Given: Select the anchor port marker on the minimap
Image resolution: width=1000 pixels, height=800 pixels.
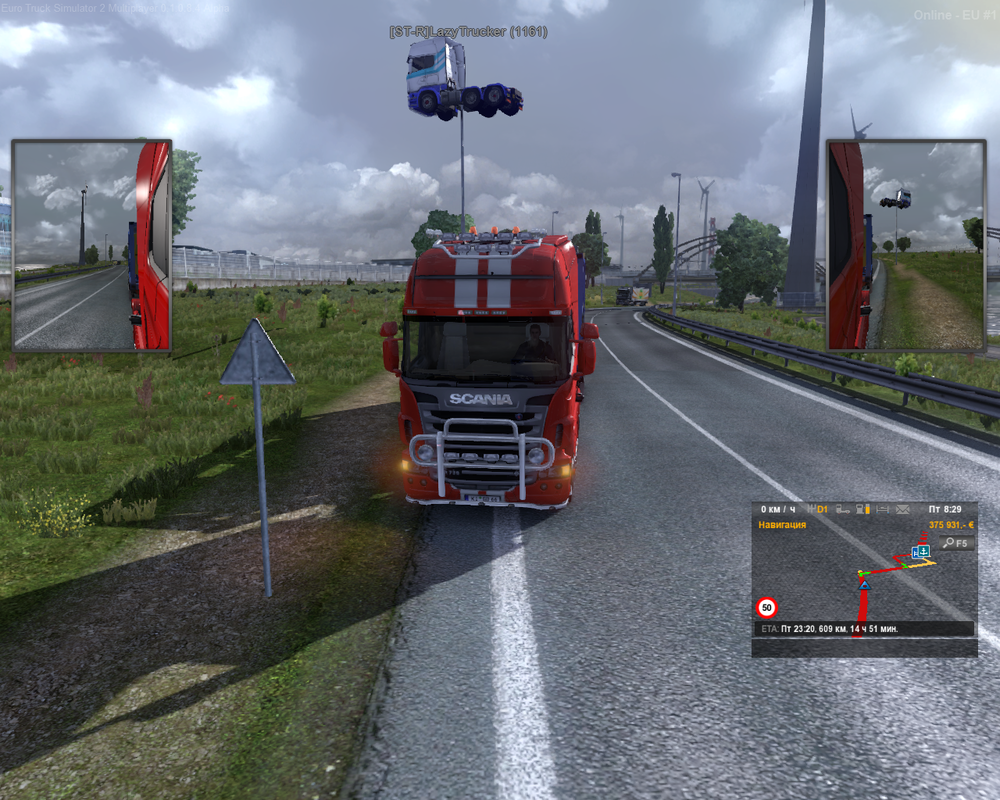Looking at the screenshot, I should [924, 551].
